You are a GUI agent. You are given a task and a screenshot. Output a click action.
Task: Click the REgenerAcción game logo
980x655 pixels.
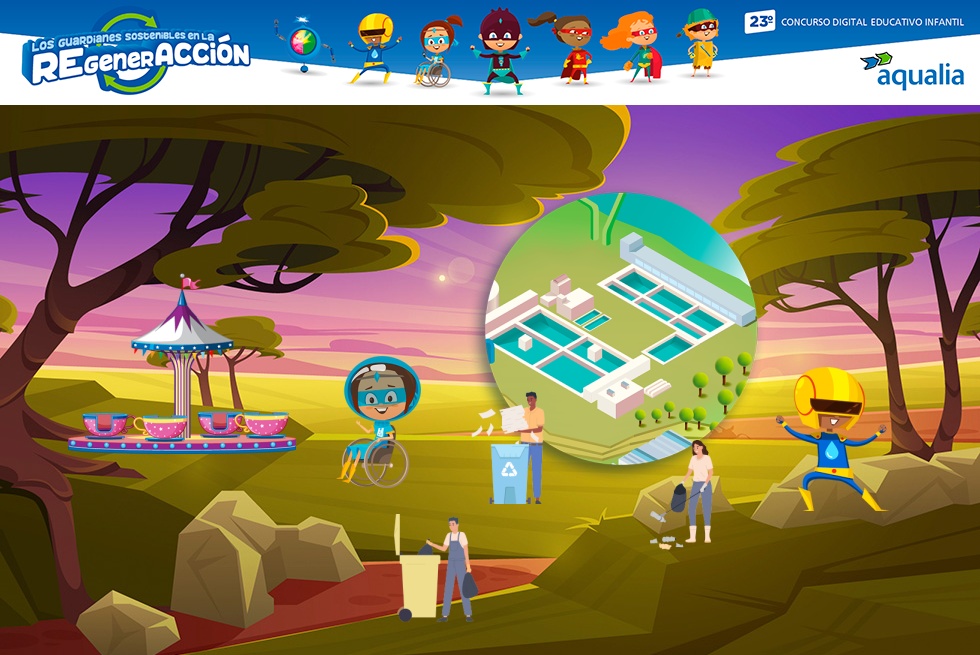pos(136,54)
